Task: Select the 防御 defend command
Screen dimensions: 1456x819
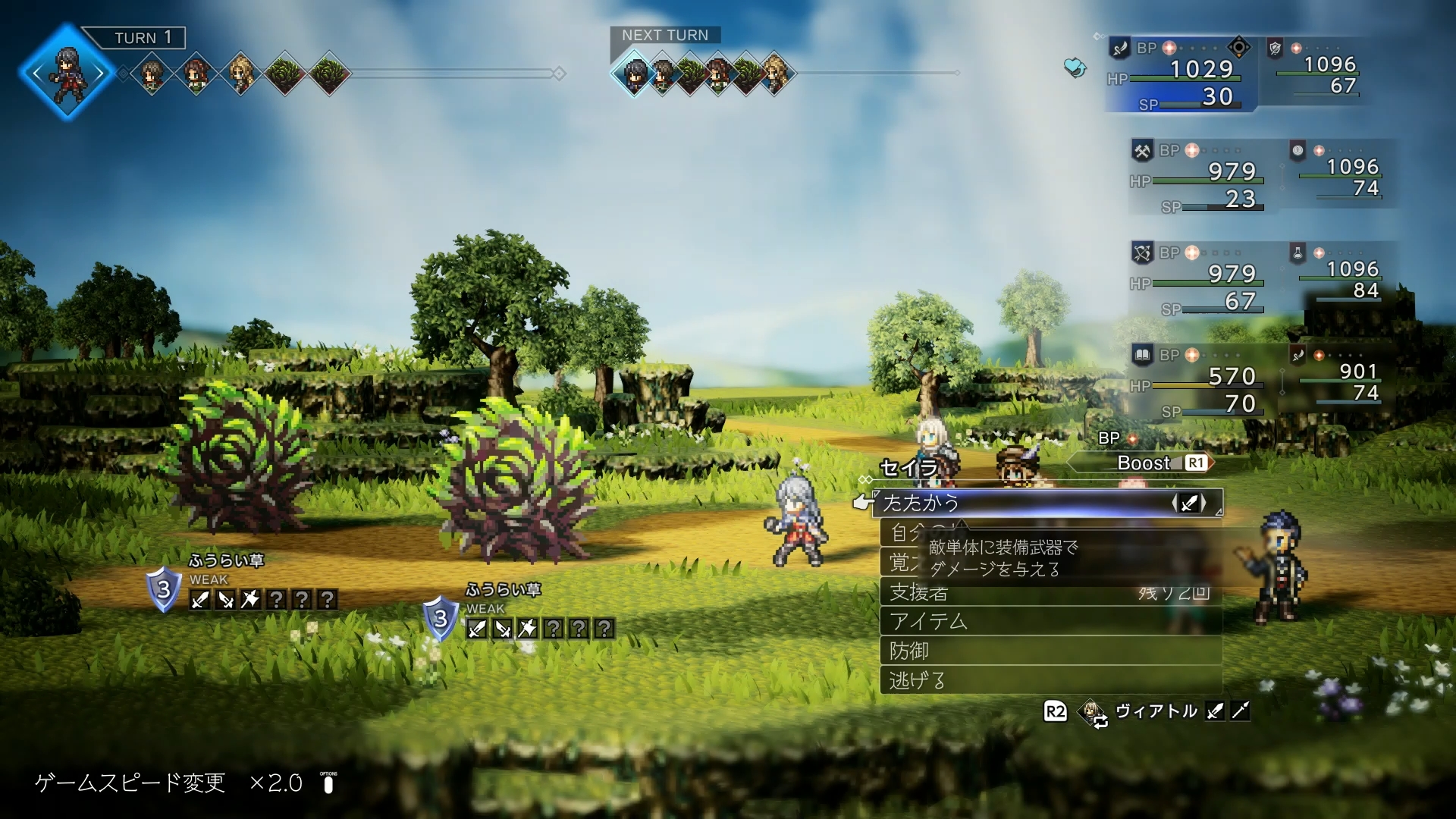Action: [1050, 651]
